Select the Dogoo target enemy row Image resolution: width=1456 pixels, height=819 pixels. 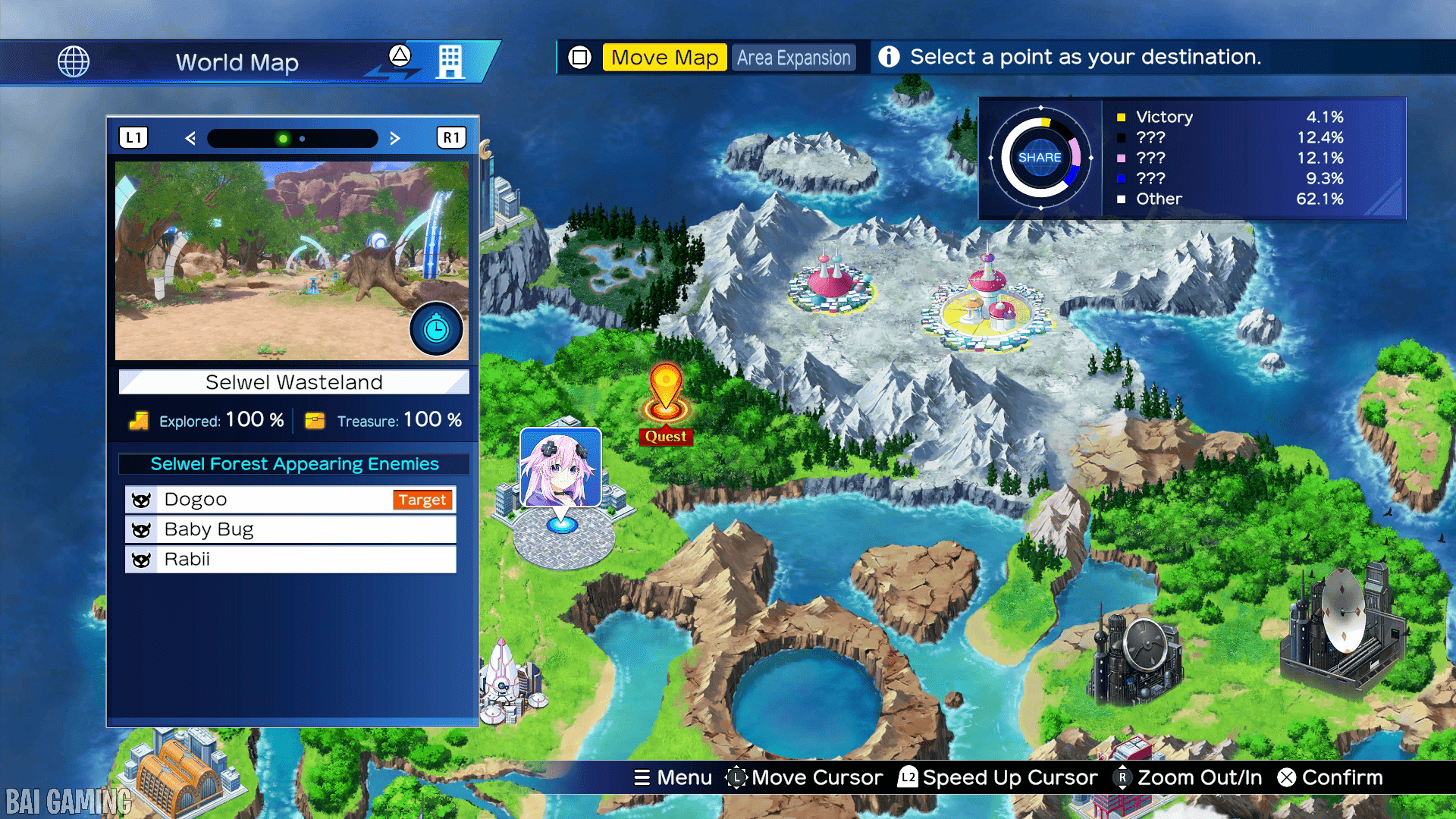pos(290,500)
